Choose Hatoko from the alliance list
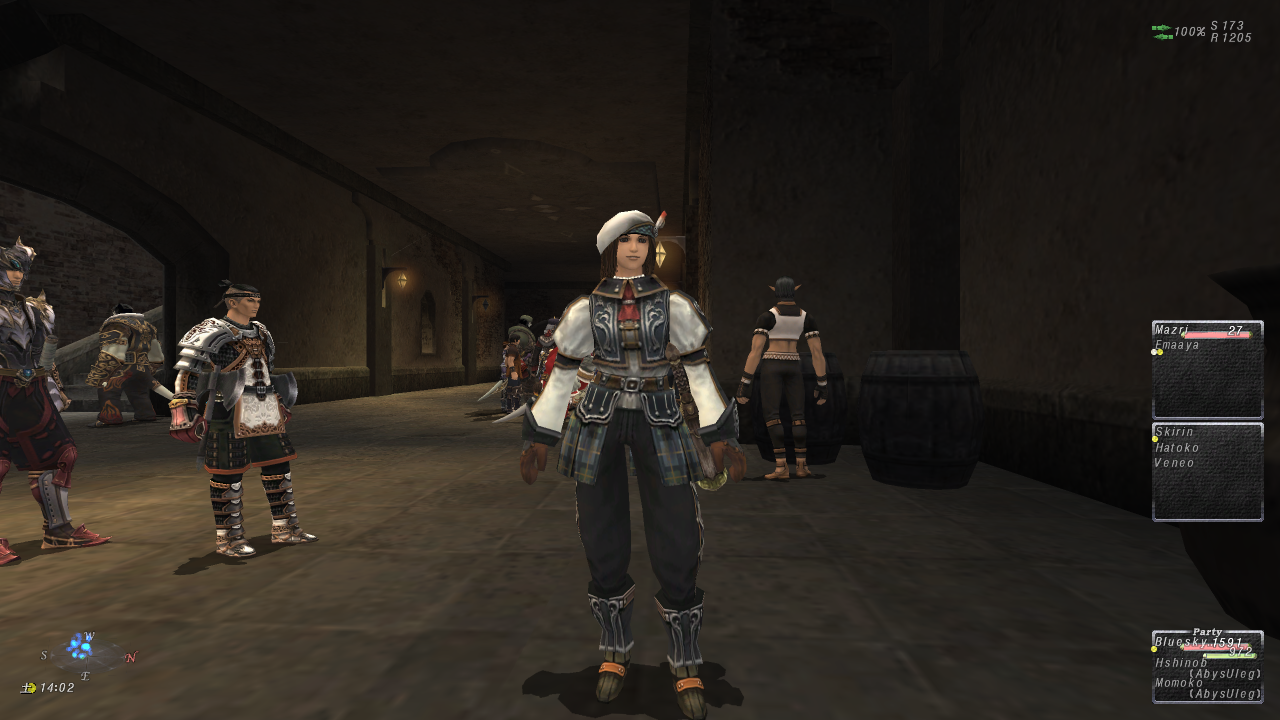1280x720 pixels. coord(1177,448)
